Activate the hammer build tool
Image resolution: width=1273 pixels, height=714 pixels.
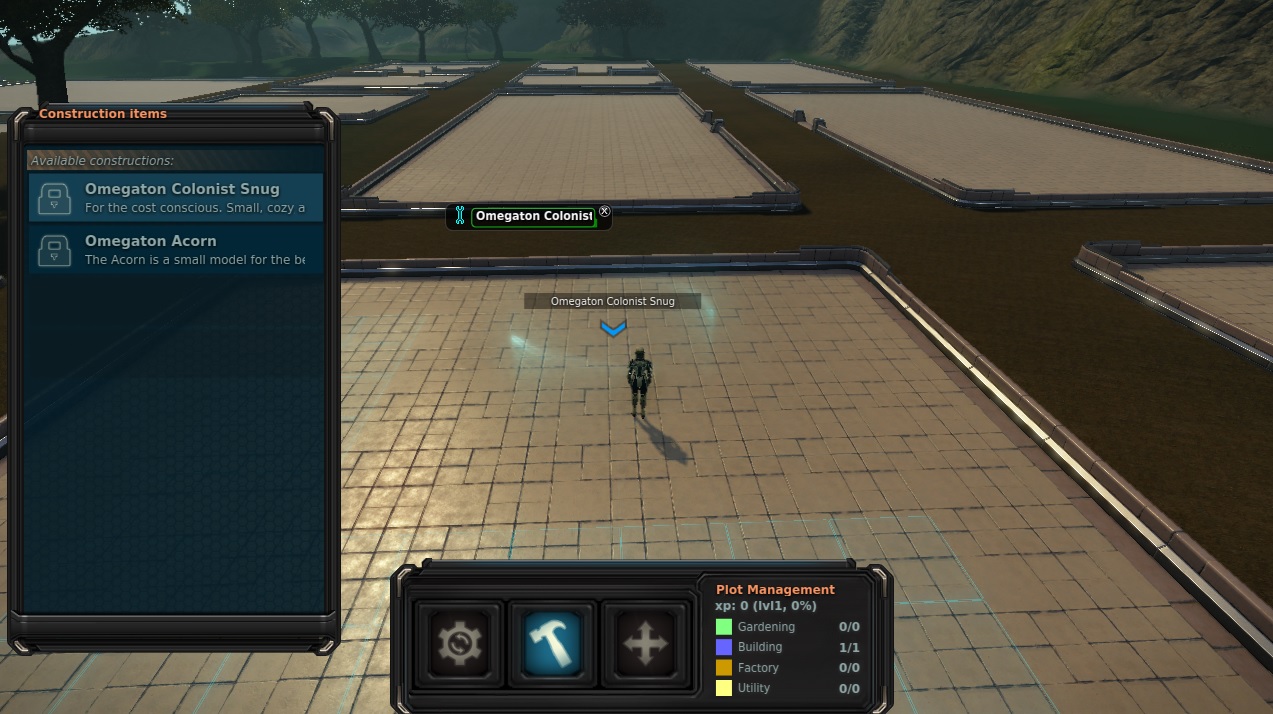(553, 642)
